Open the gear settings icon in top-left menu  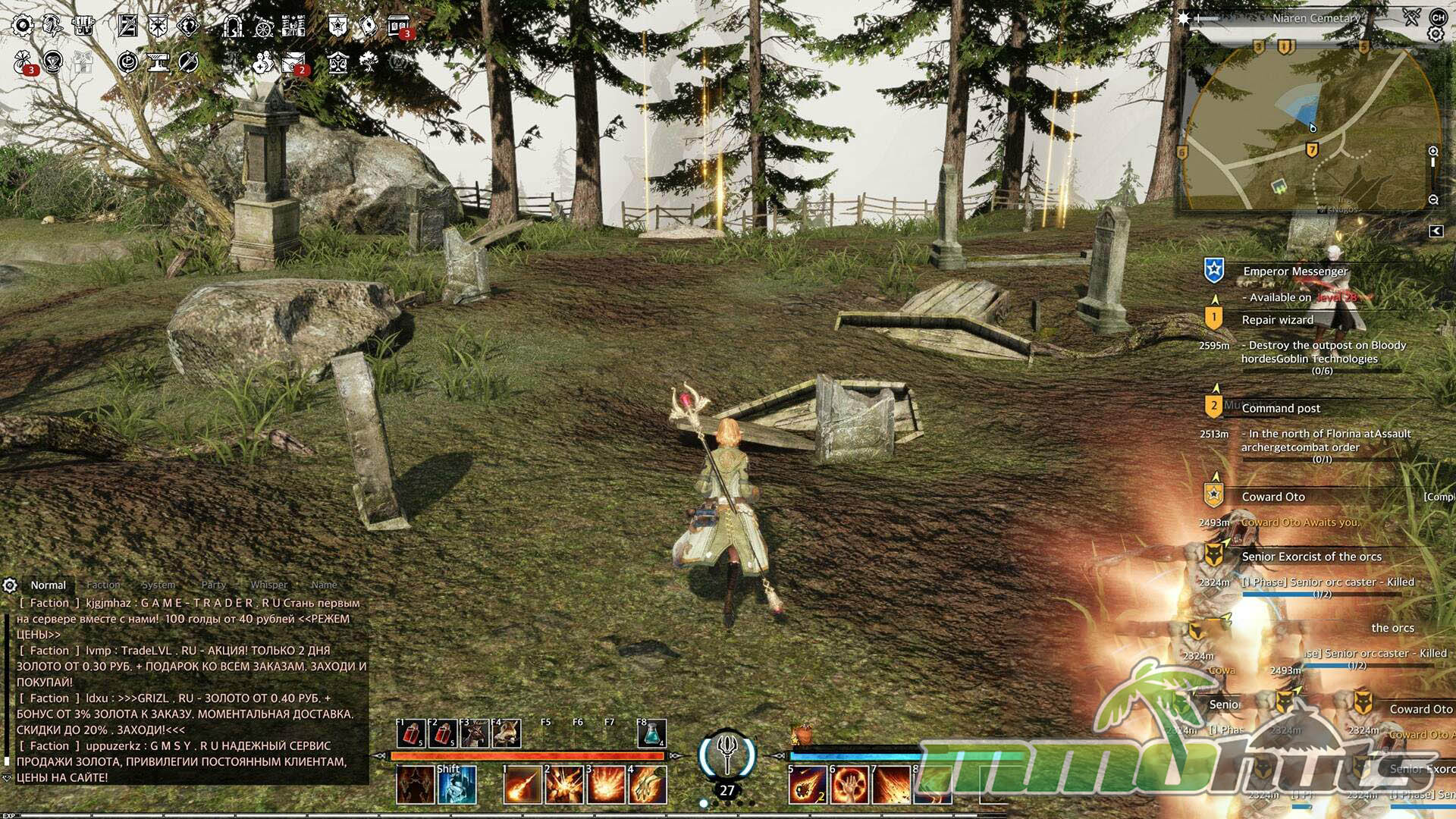23,25
